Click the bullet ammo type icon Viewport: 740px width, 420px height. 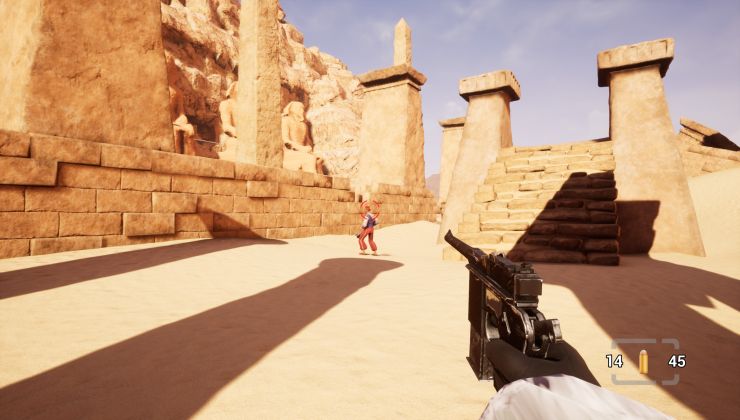coord(643,361)
